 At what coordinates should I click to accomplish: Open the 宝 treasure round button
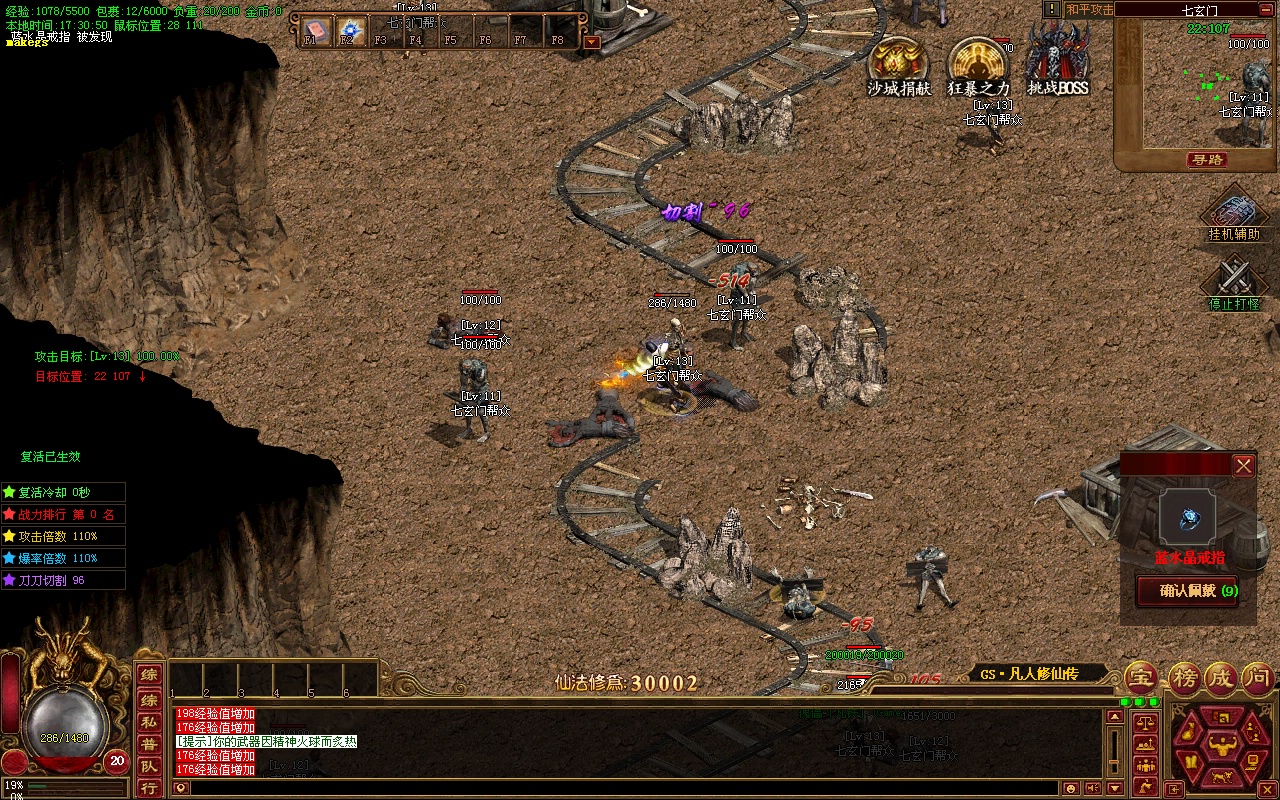click(1142, 678)
